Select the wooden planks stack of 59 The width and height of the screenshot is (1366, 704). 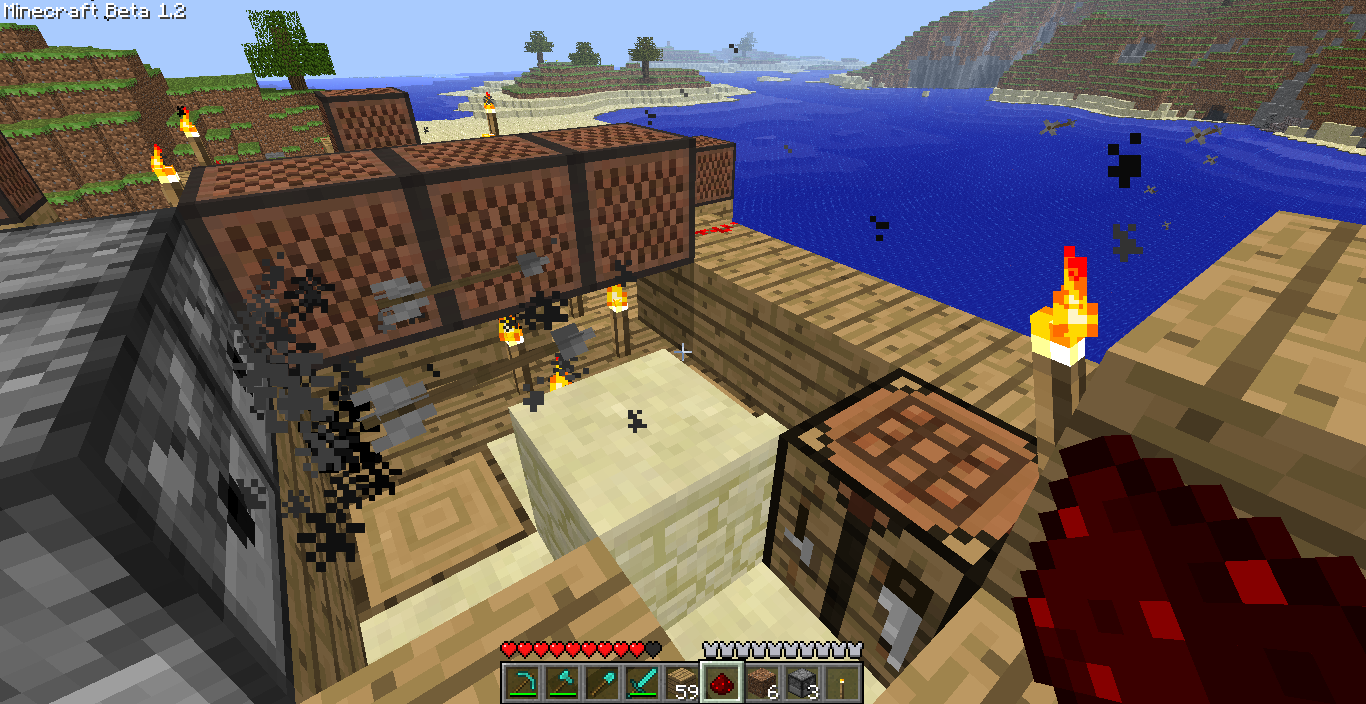[681, 683]
